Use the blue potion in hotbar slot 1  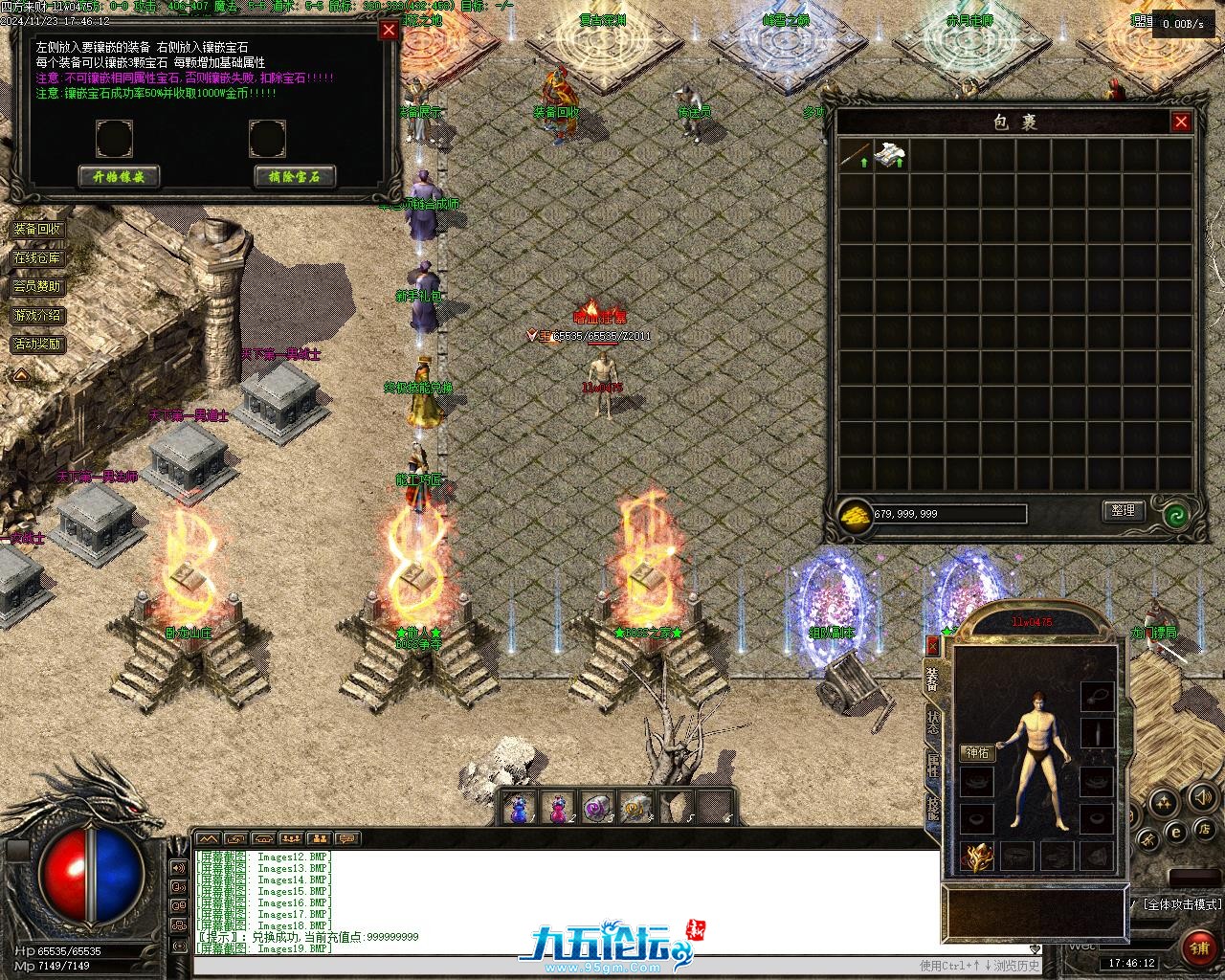click(x=520, y=810)
